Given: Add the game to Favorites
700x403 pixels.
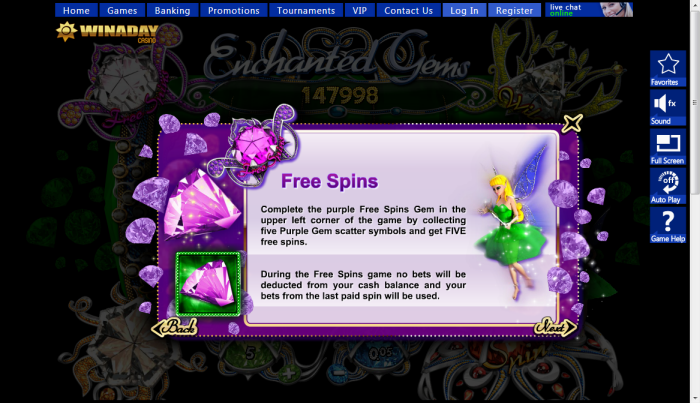Looking at the screenshot, I should point(667,68).
